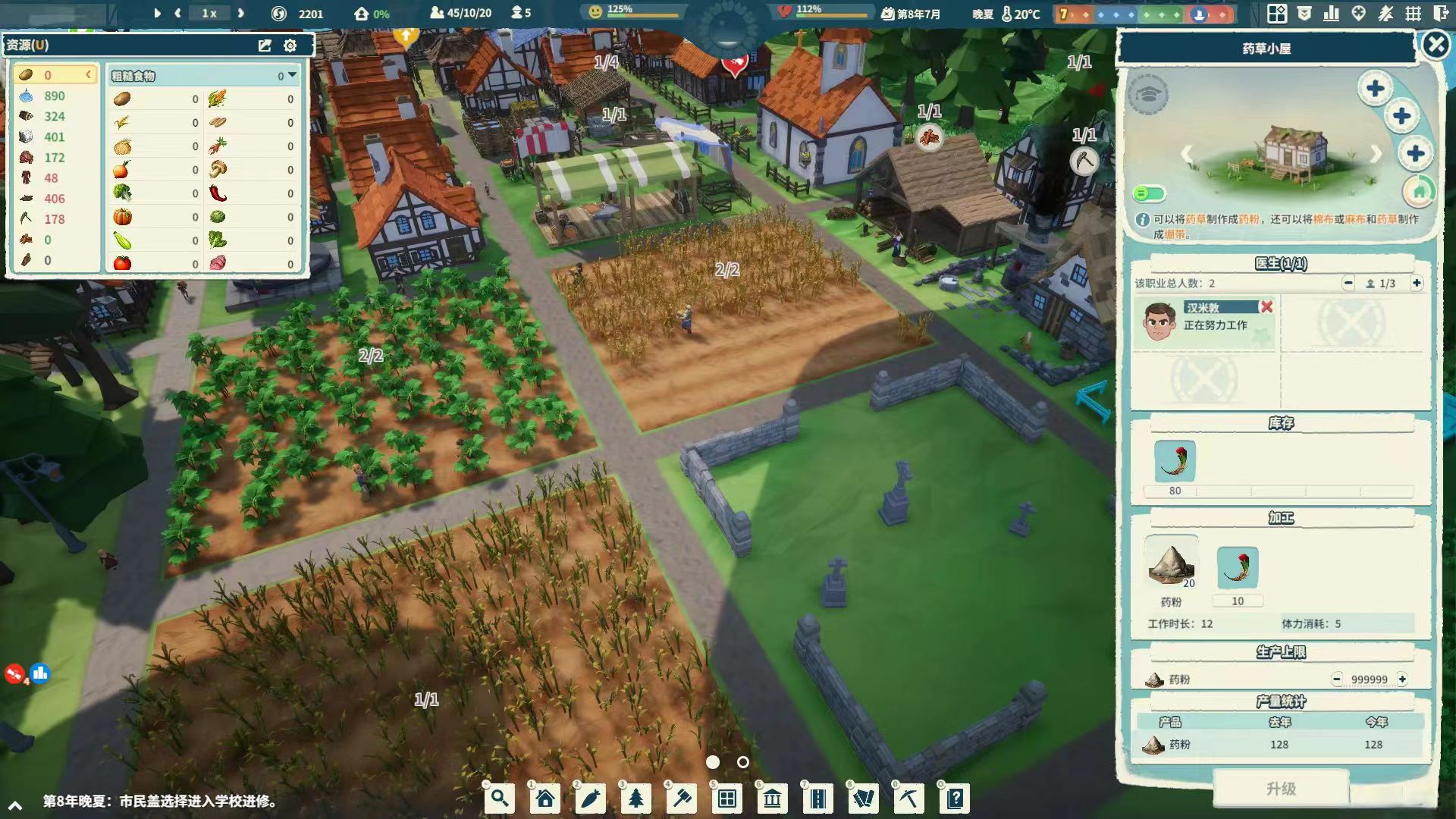Open the magnifying glass search tool
Screen dimensions: 1456x819
pyautogui.click(x=500, y=799)
